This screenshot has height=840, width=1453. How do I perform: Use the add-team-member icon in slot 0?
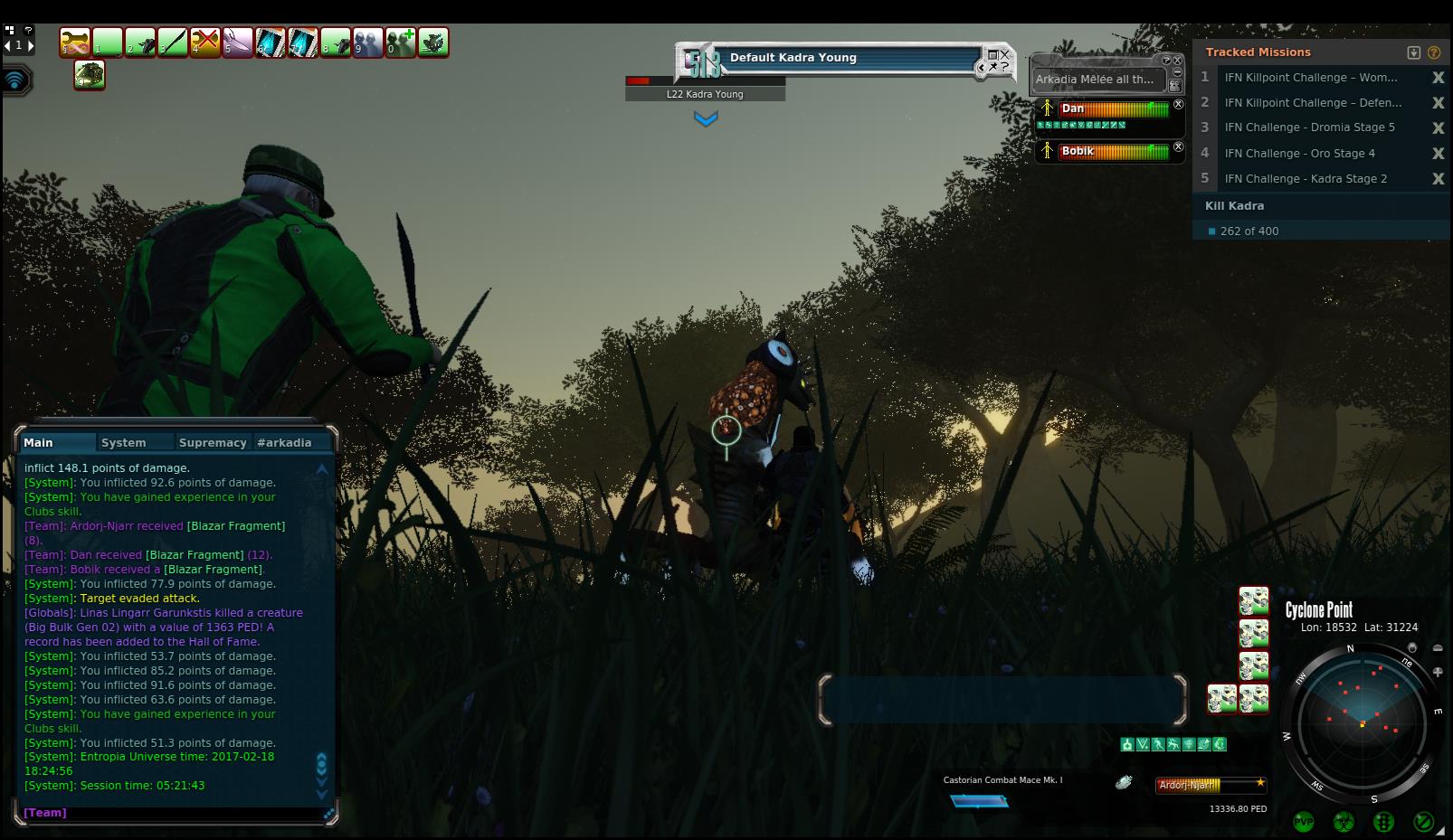point(401,42)
